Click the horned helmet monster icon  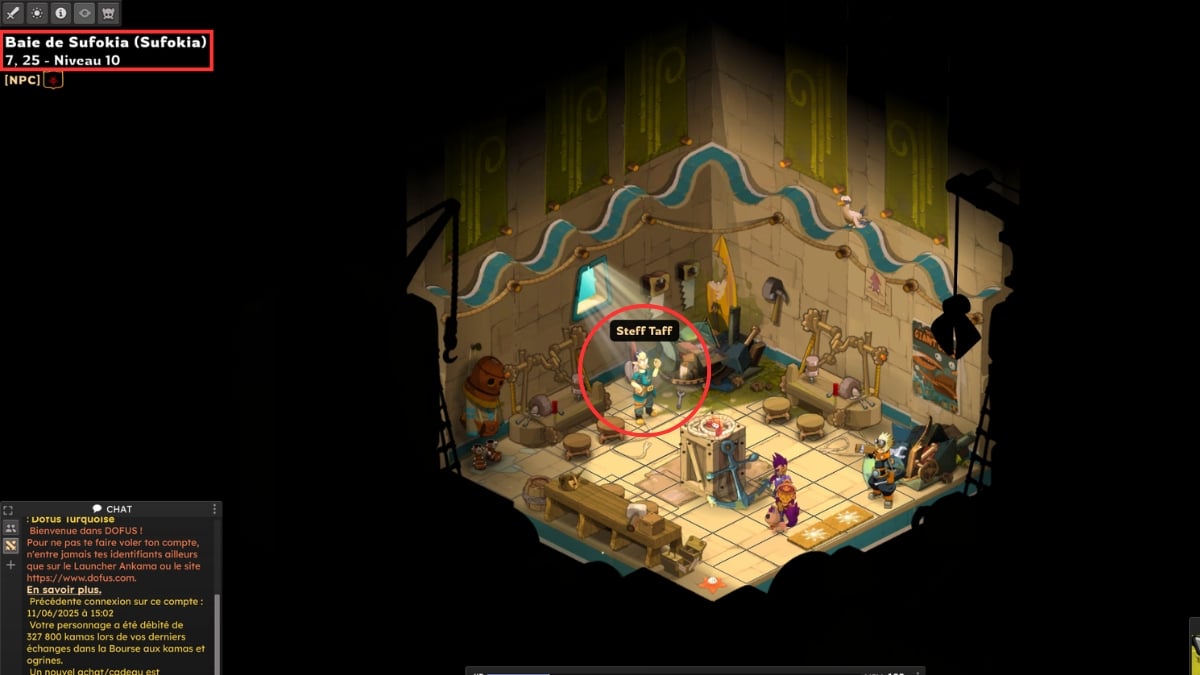(109, 13)
